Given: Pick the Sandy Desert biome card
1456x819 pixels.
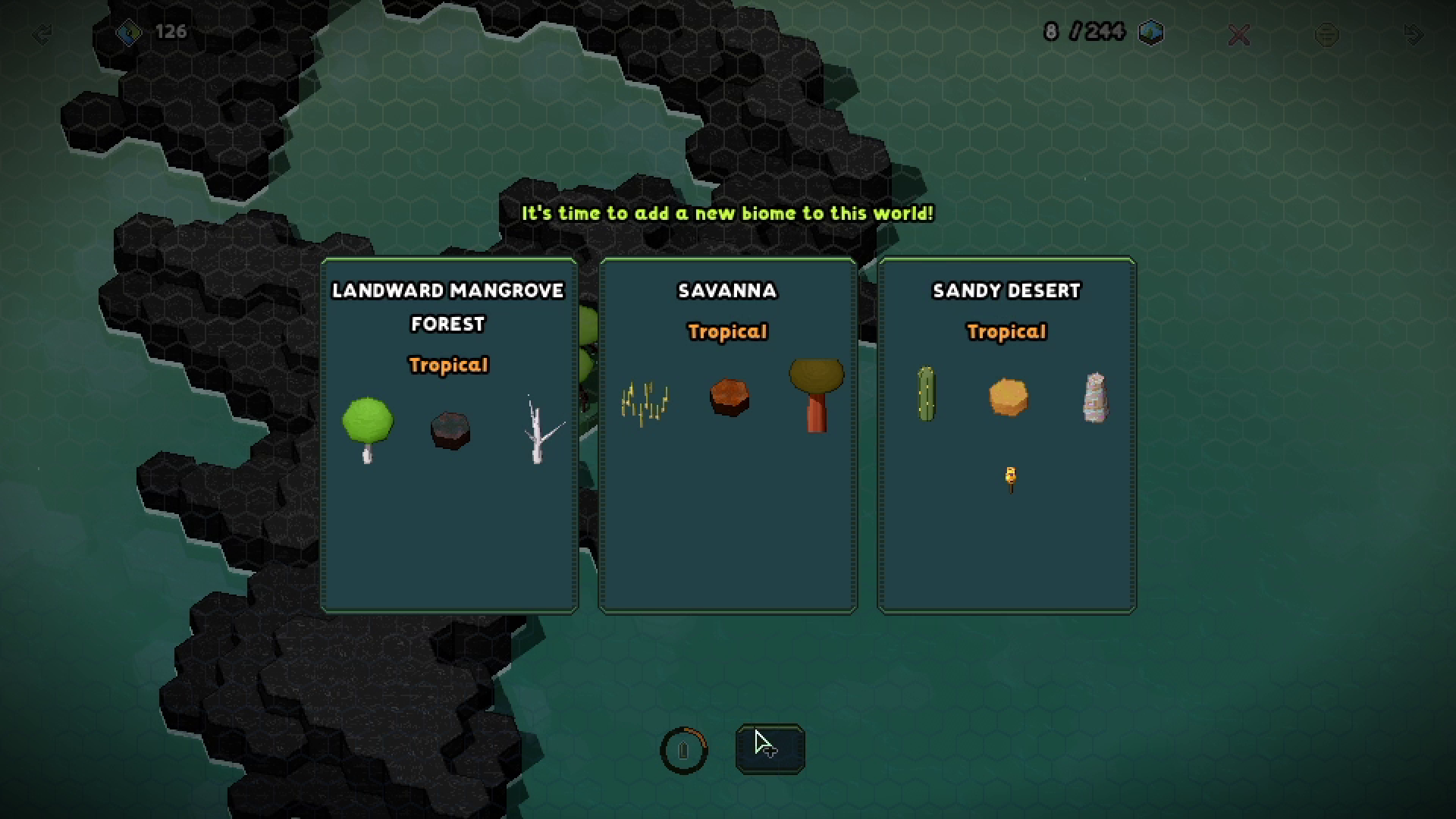Looking at the screenshot, I should pyautogui.click(x=1006, y=435).
